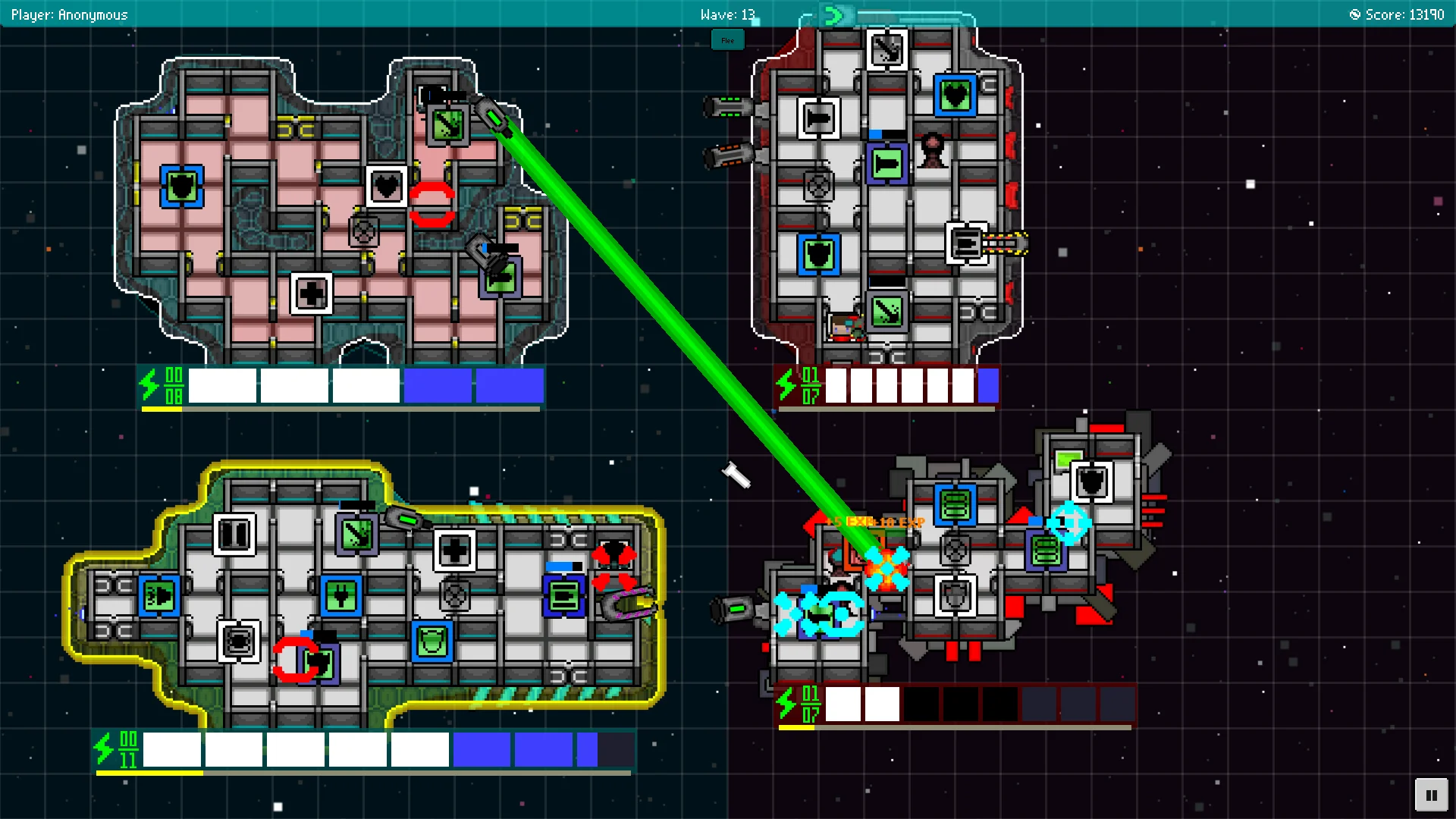The height and width of the screenshot is (819, 1456).
Task: Click the gear core module near the ship center
Action: pyautogui.click(x=362, y=232)
